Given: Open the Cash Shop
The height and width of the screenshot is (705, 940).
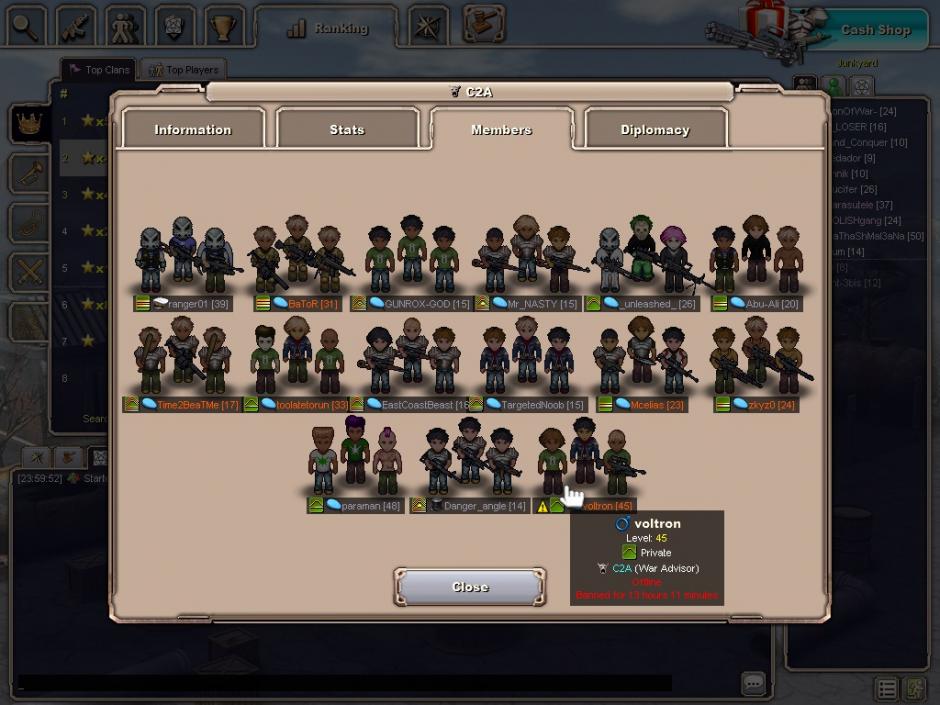Looking at the screenshot, I should [x=875, y=30].
